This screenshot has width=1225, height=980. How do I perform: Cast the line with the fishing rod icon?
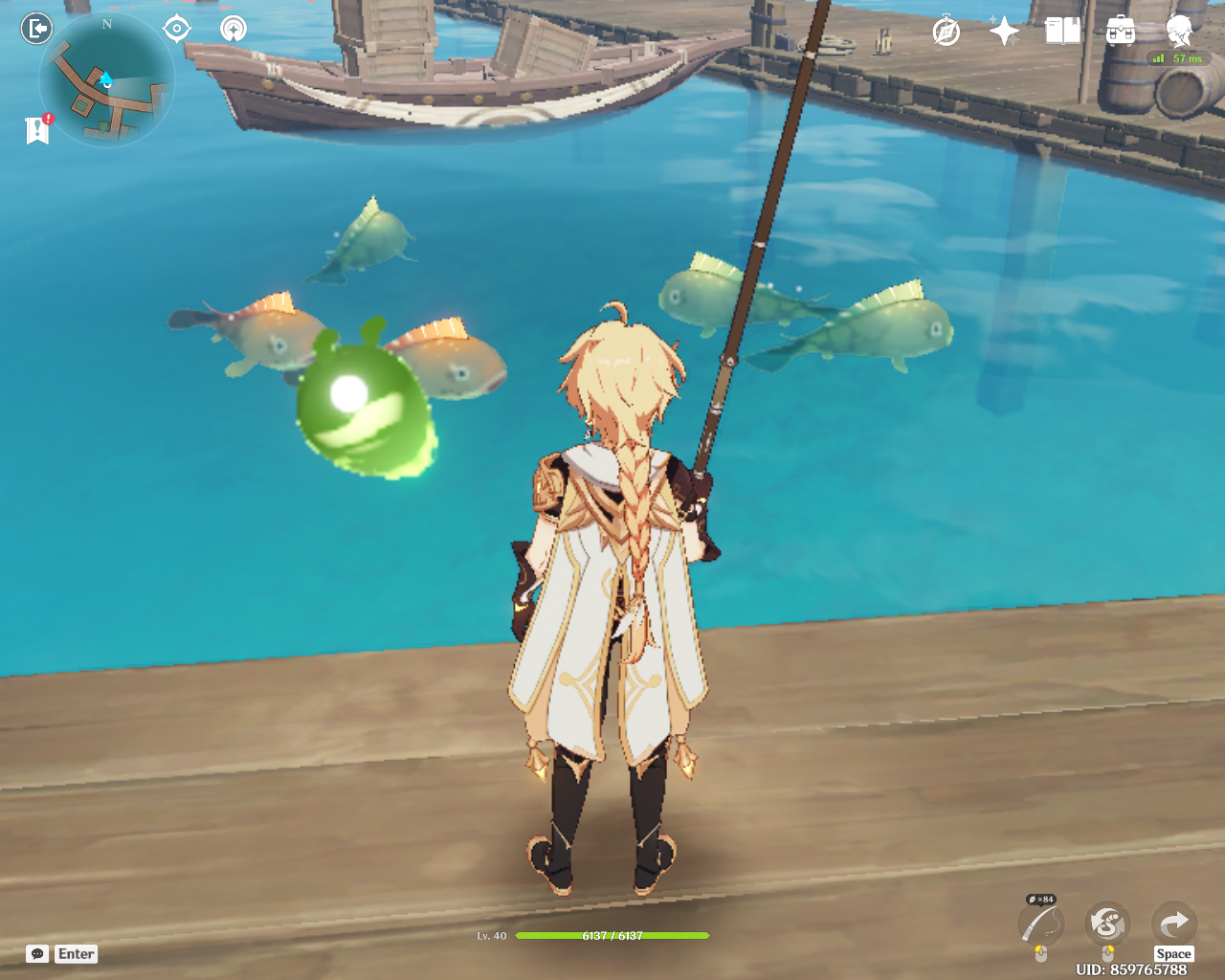(x=1041, y=924)
